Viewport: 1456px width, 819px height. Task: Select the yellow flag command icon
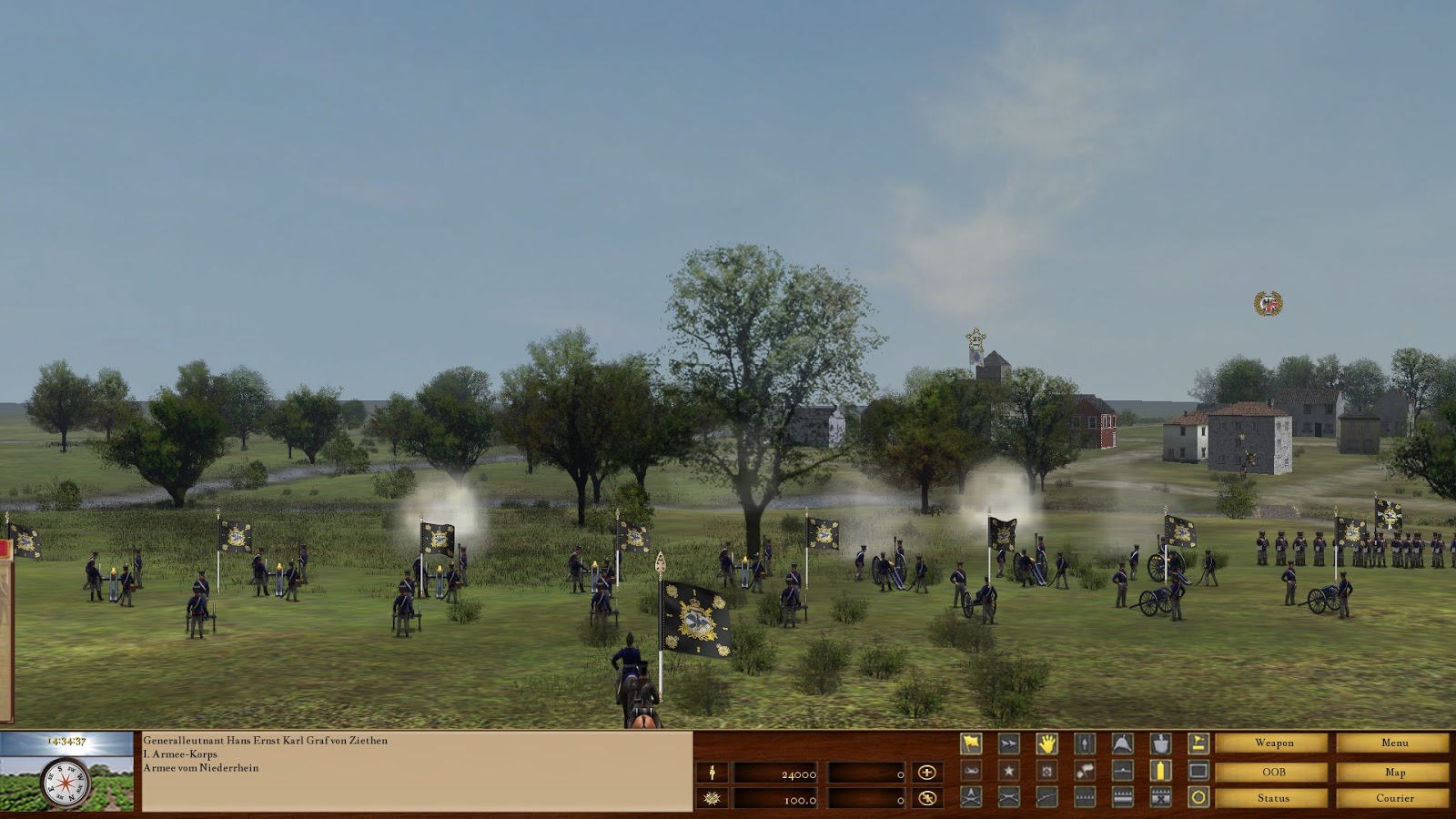click(x=971, y=744)
